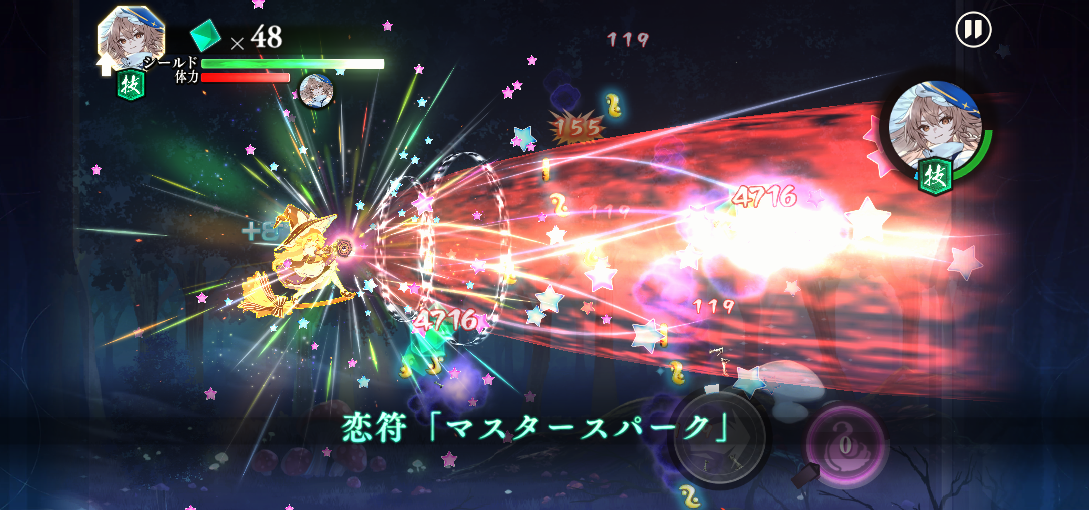Tap the round partner portrait with green gauge
The width and height of the screenshot is (1089, 510).
pyautogui.click(x=935, y=122)
